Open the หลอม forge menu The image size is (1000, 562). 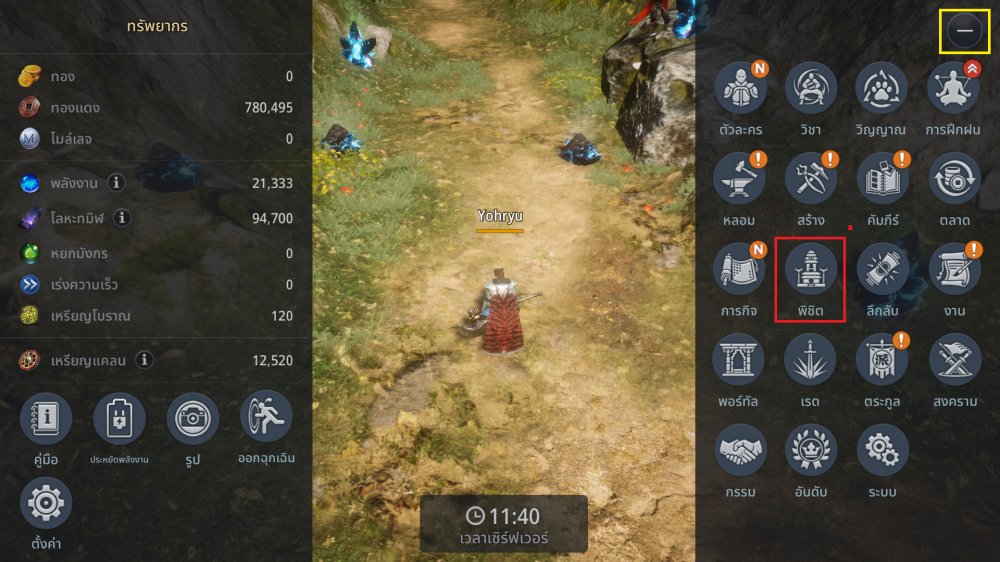coord(739,179)
